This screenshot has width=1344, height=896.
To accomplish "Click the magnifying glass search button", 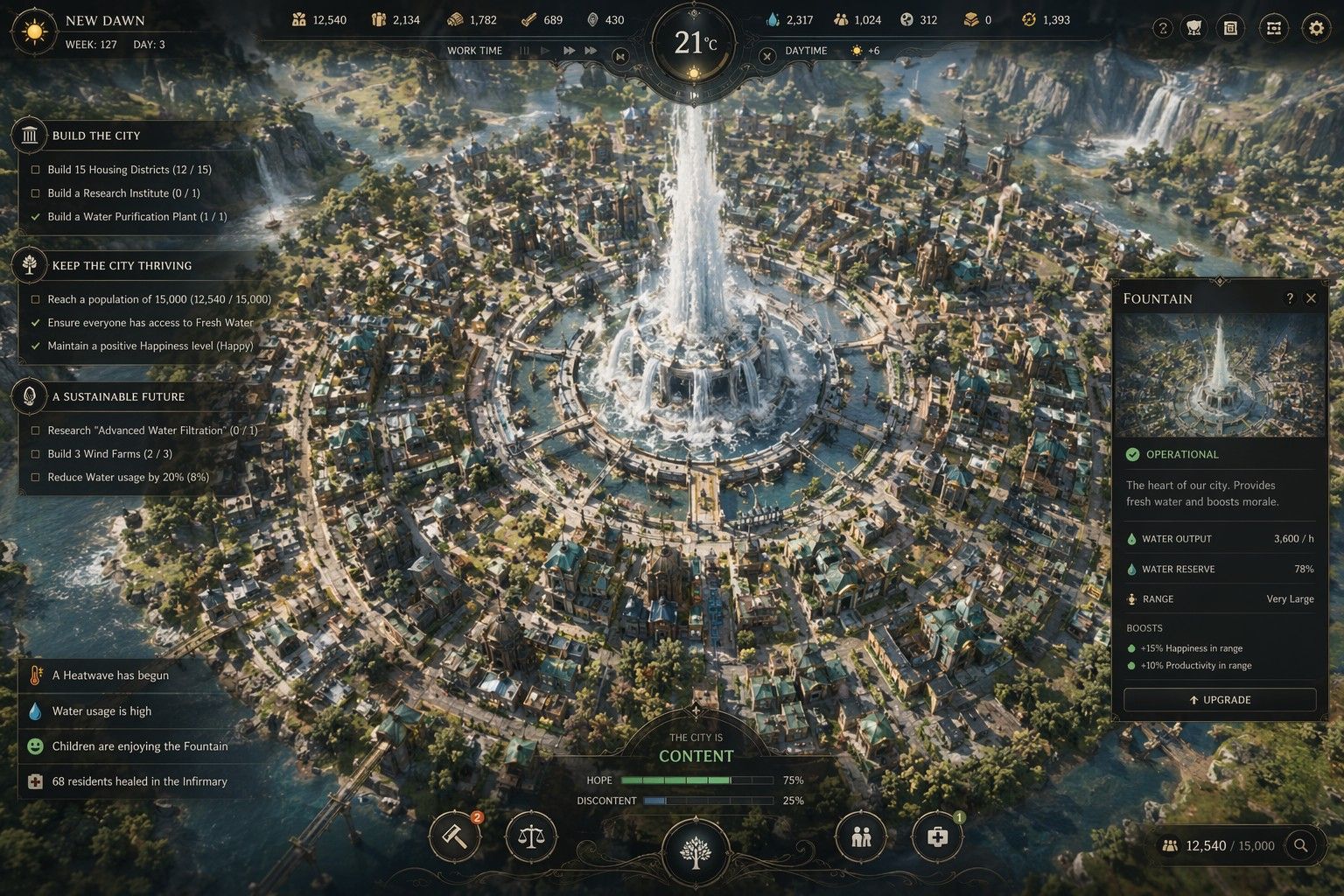I will pos(1301,845).
